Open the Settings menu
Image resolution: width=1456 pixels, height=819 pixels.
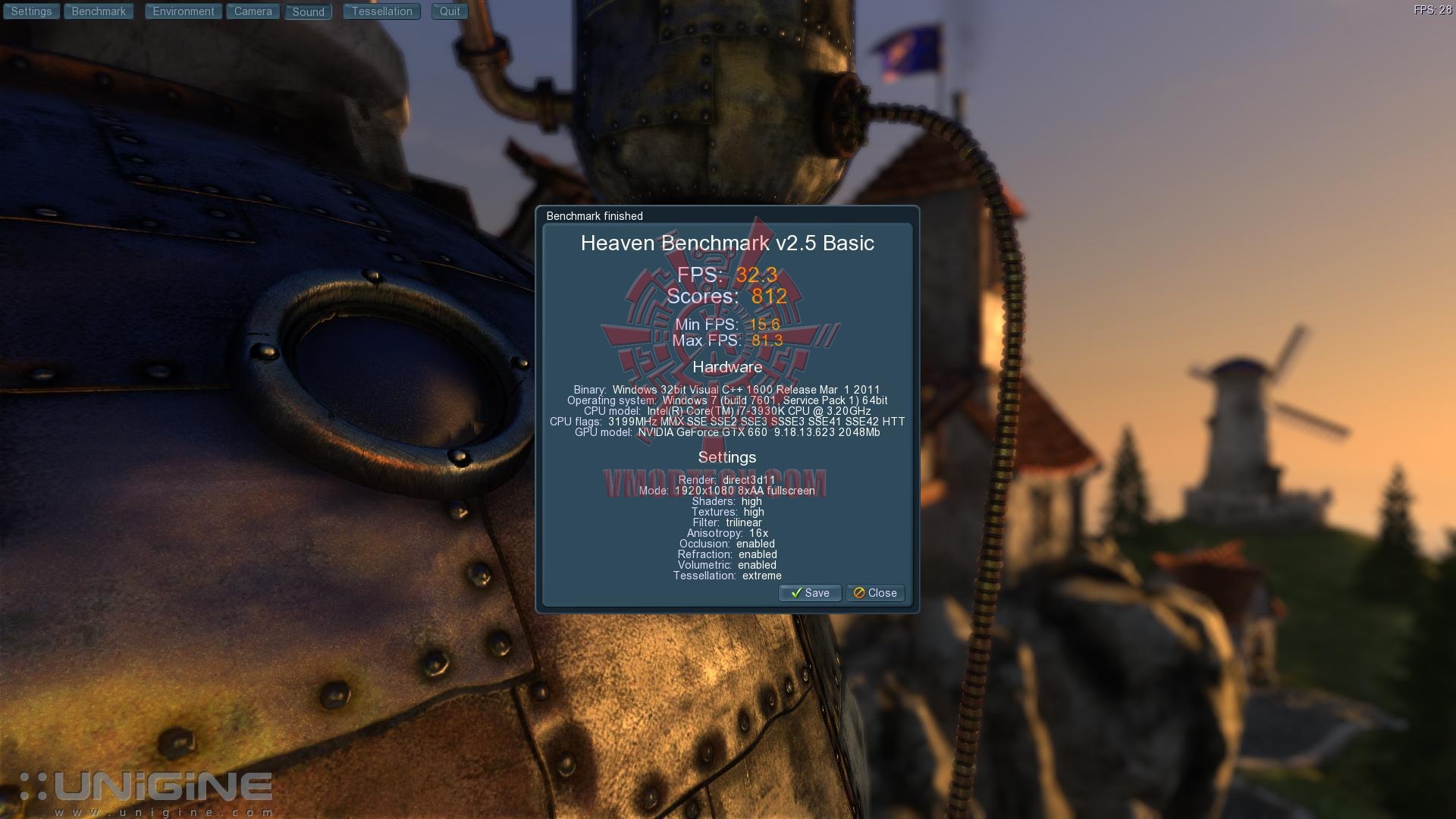point(31,11)
